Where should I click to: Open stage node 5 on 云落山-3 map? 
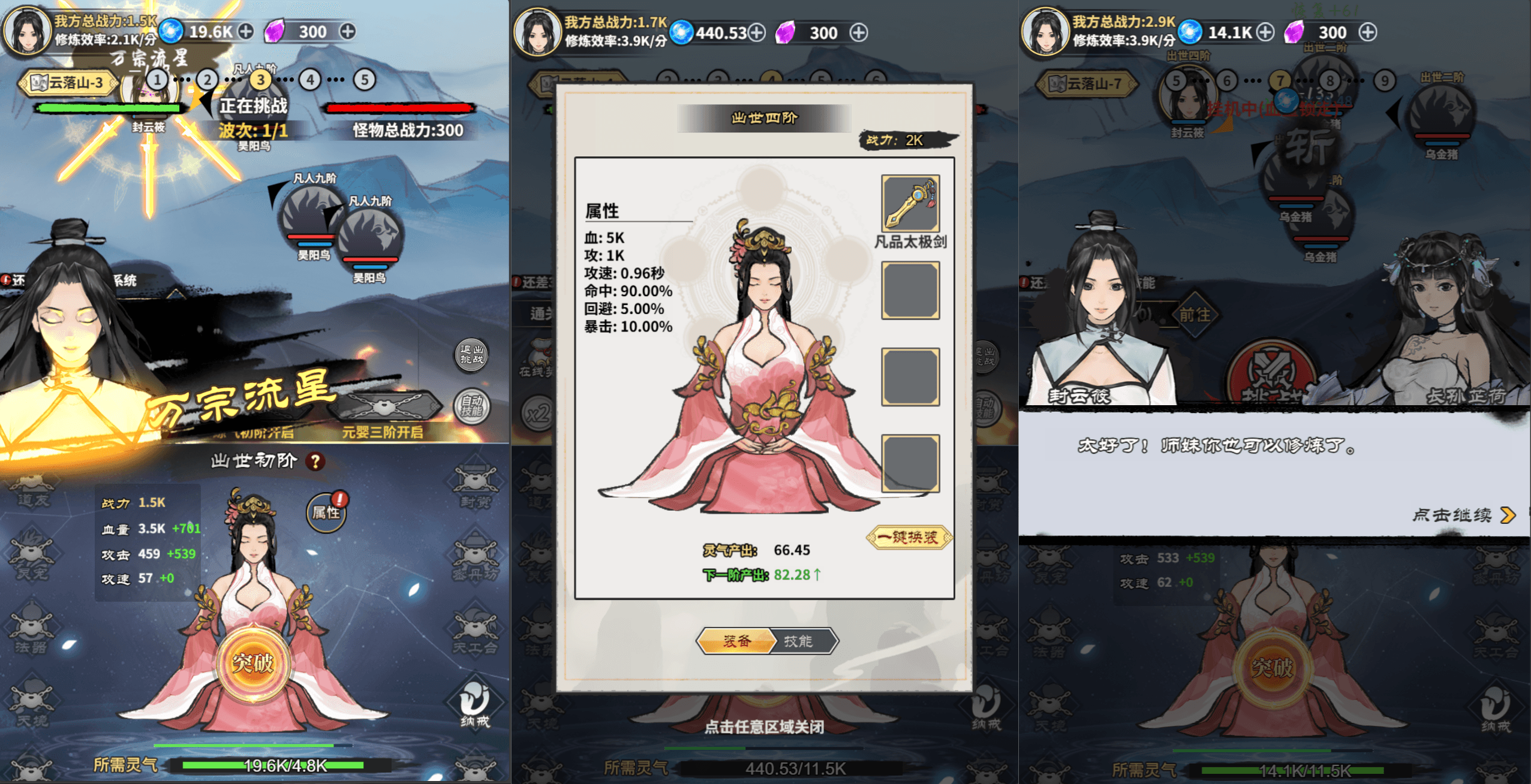[x=363, y=80]
